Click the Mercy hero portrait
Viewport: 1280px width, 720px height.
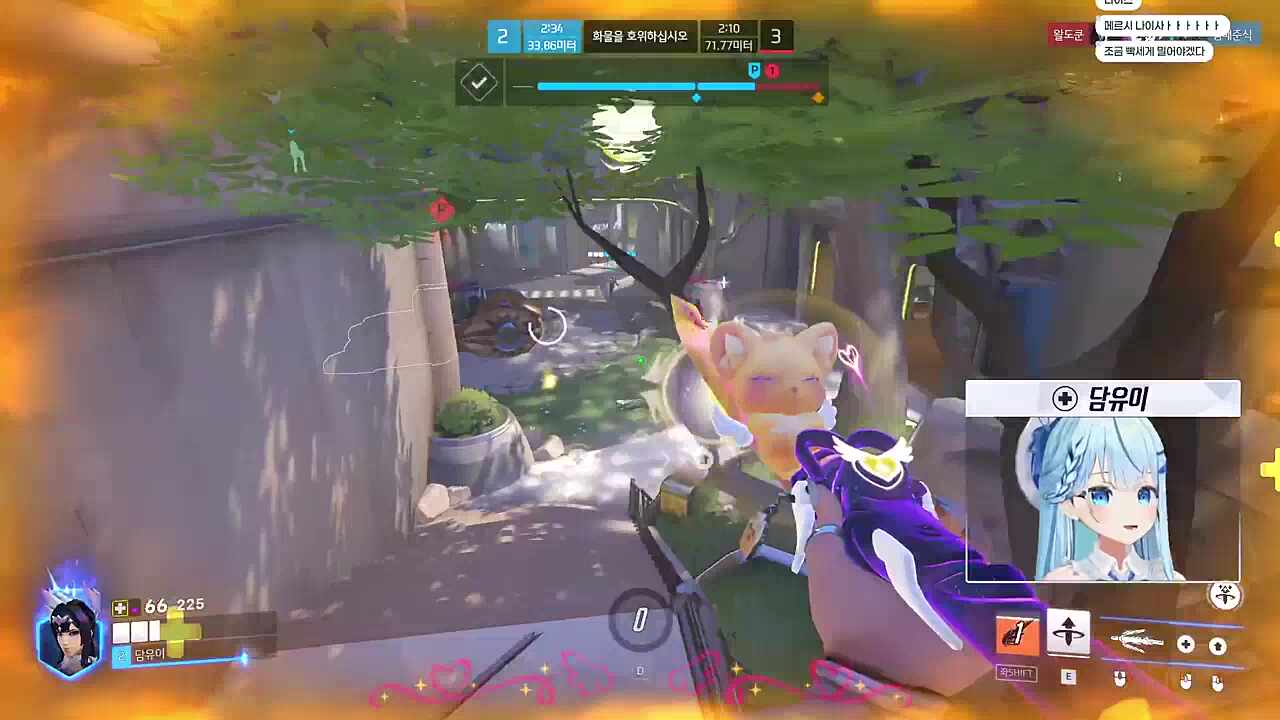pyautogui.click(x=68, y=634)
